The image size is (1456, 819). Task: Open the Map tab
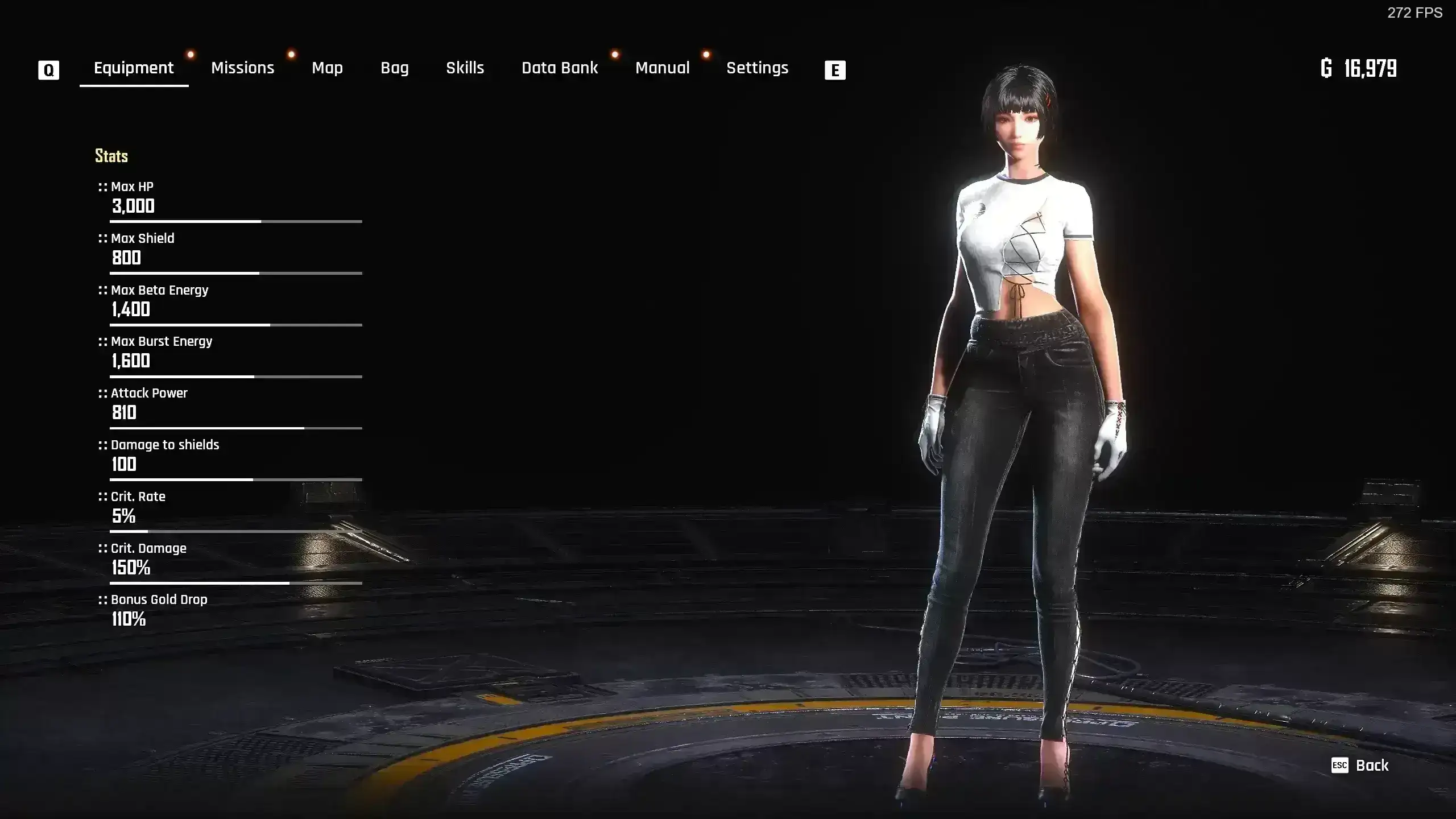[327, 68]
